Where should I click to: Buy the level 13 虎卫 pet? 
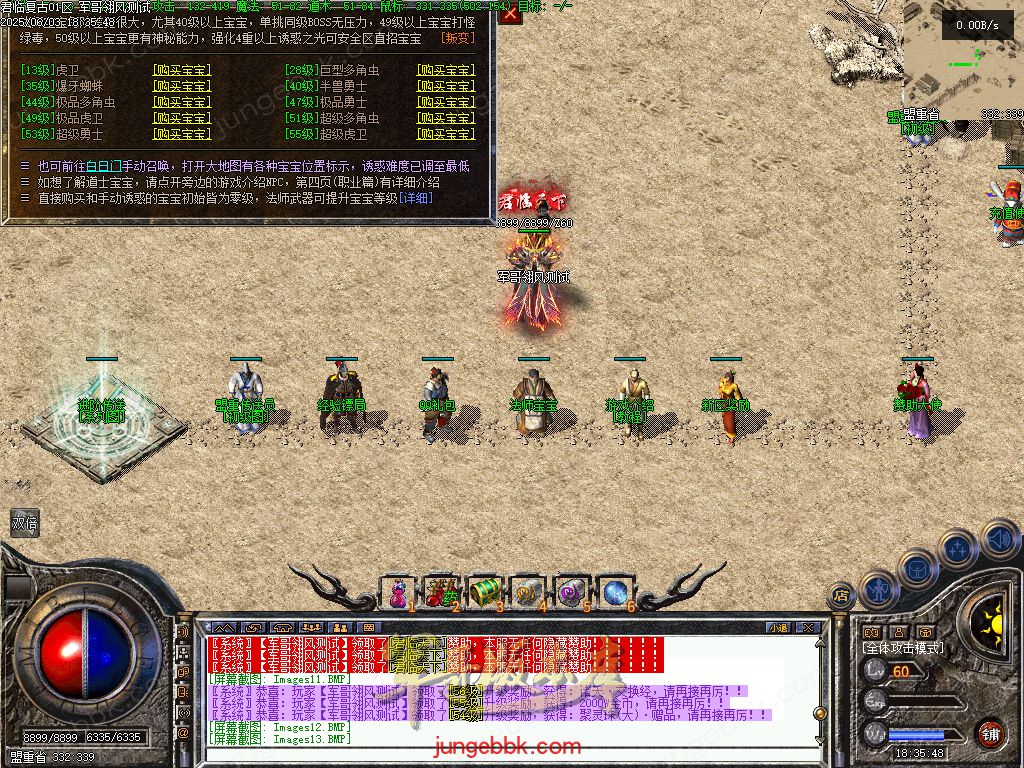pos(181,70)
